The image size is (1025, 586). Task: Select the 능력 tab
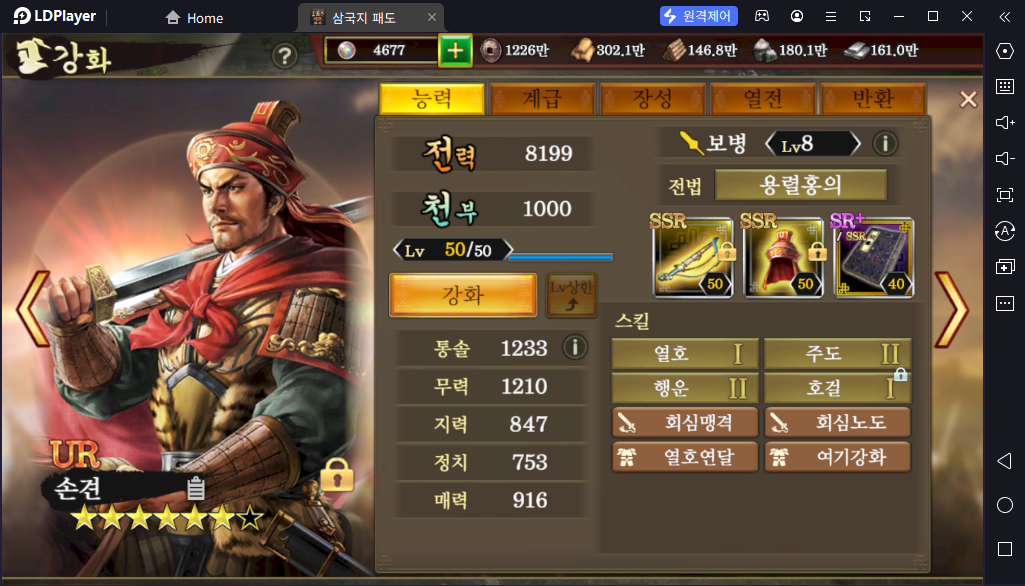pyautogui.click(x=432, y=99)
